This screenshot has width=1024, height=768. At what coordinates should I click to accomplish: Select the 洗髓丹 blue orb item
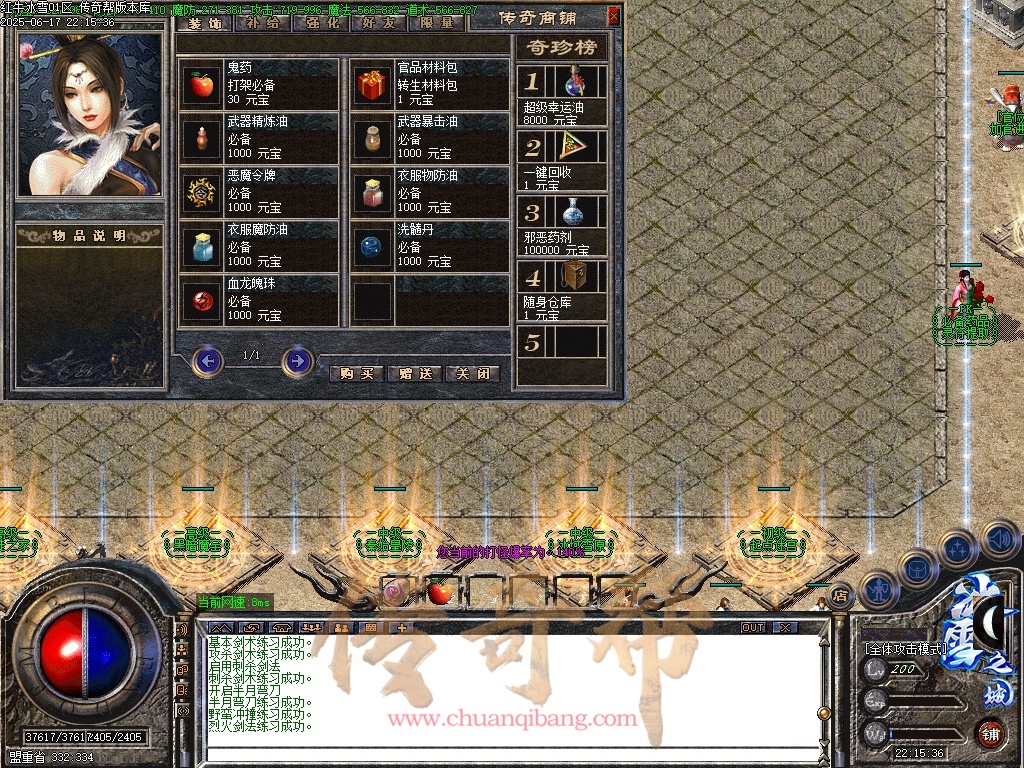click(373, 247)
